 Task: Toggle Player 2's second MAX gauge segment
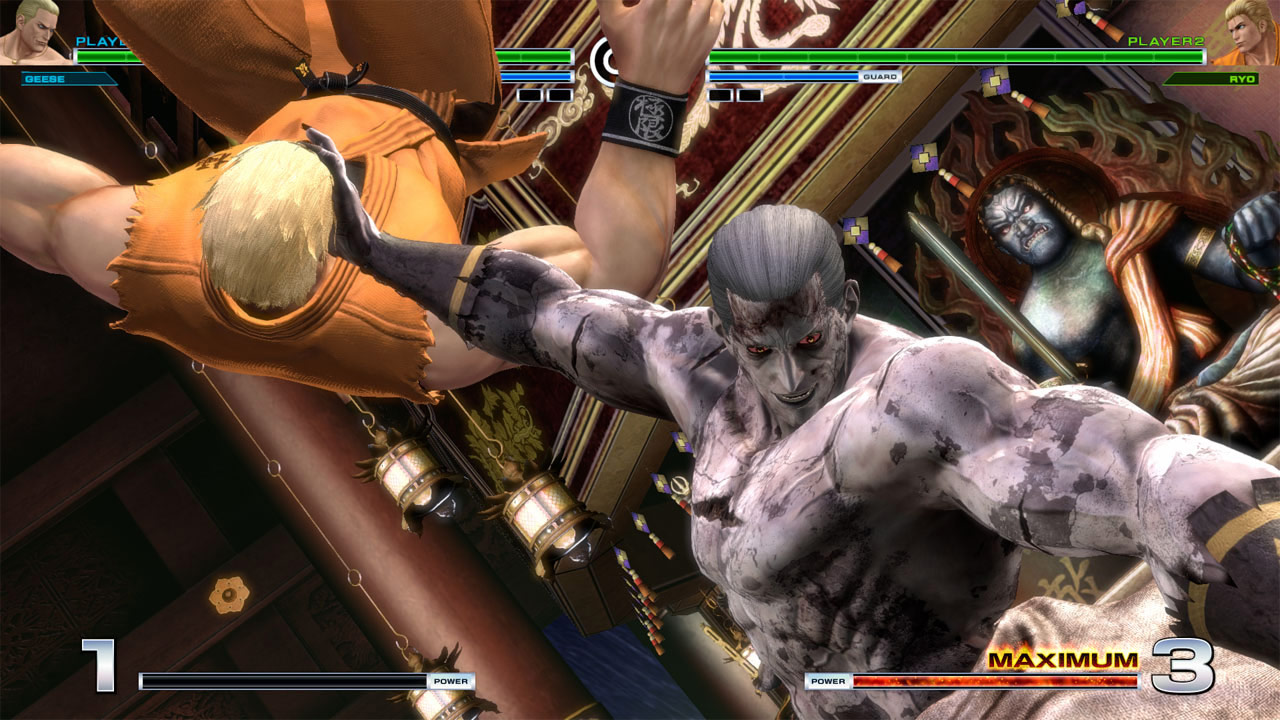pos(750,93)
